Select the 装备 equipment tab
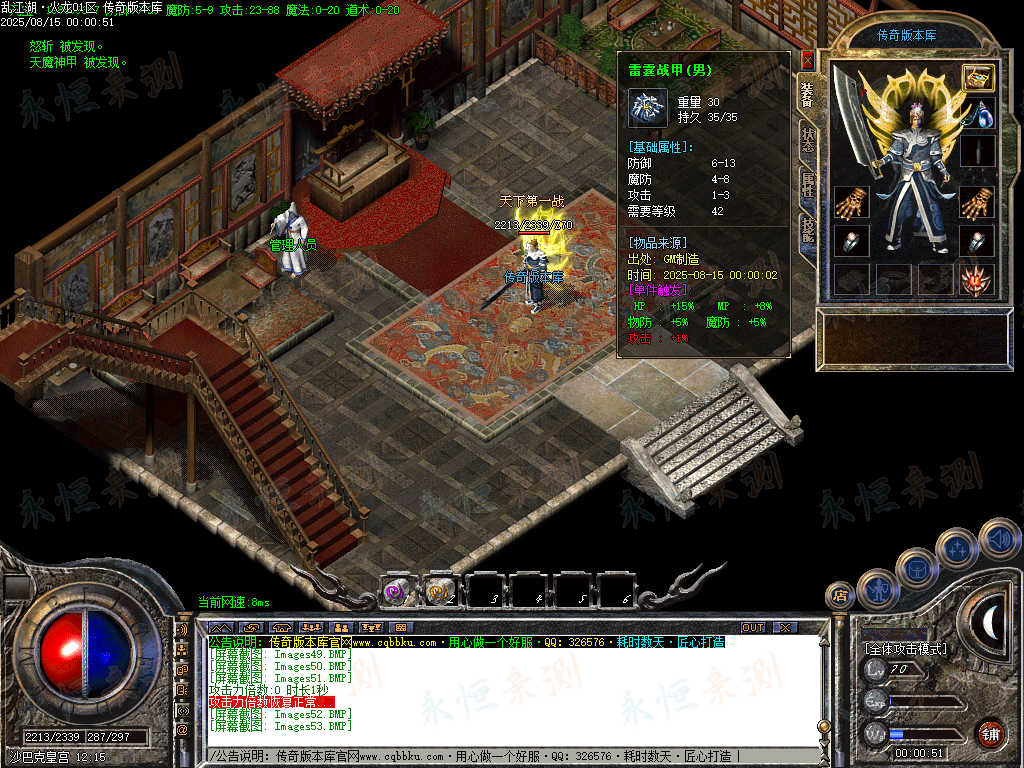The image size is (1024, 768). (x=807, y=94)
